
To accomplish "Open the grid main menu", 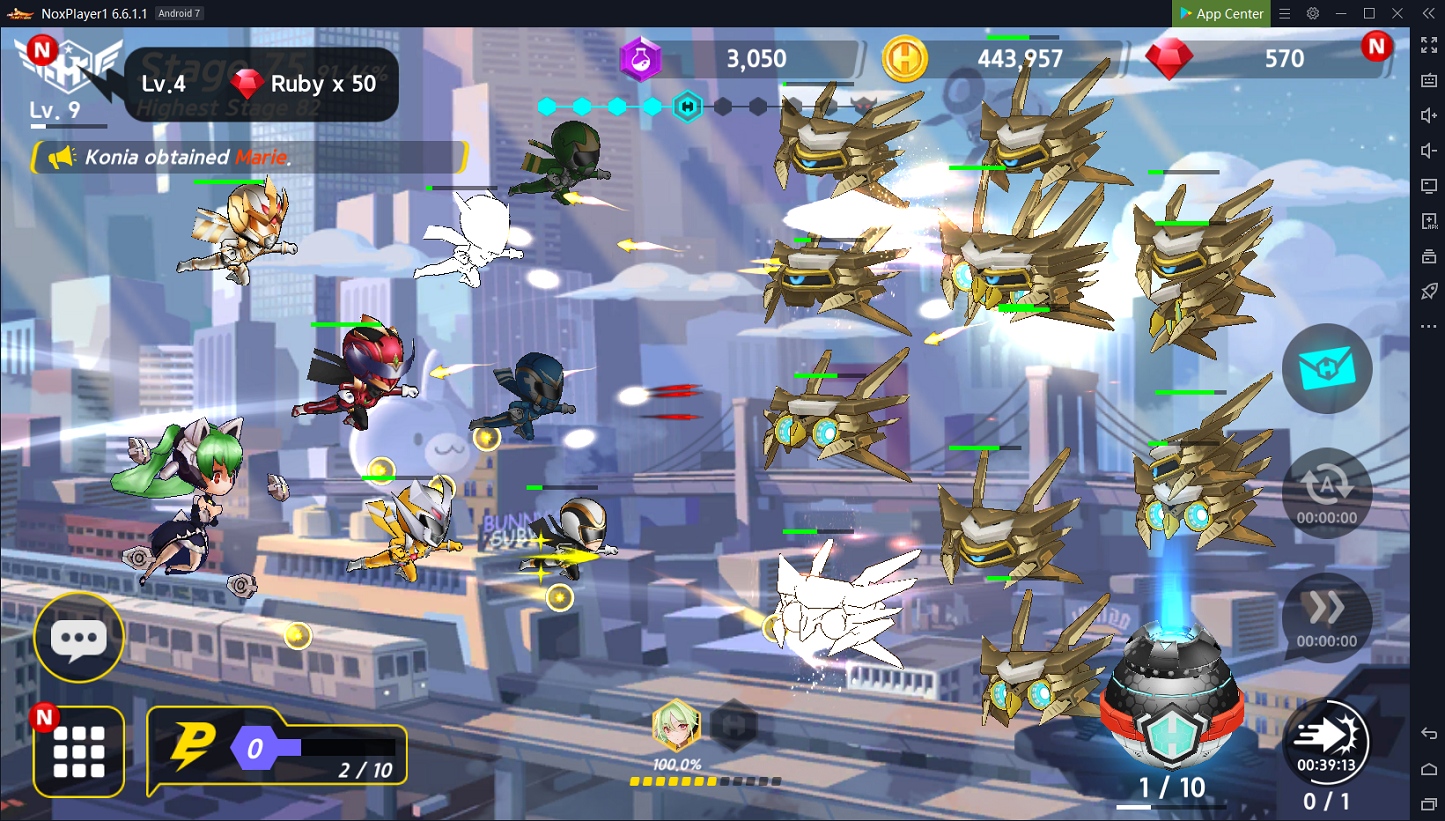I will point(79,752).
